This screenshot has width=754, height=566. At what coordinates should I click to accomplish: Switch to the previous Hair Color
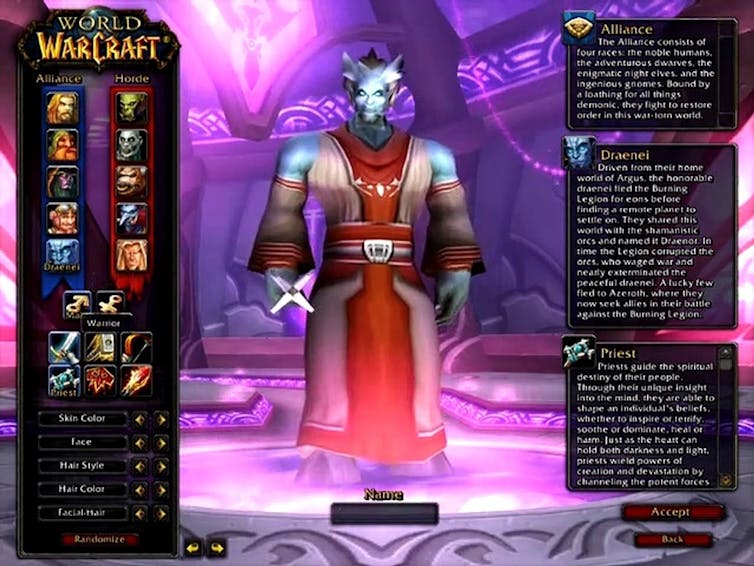(140, 490)
